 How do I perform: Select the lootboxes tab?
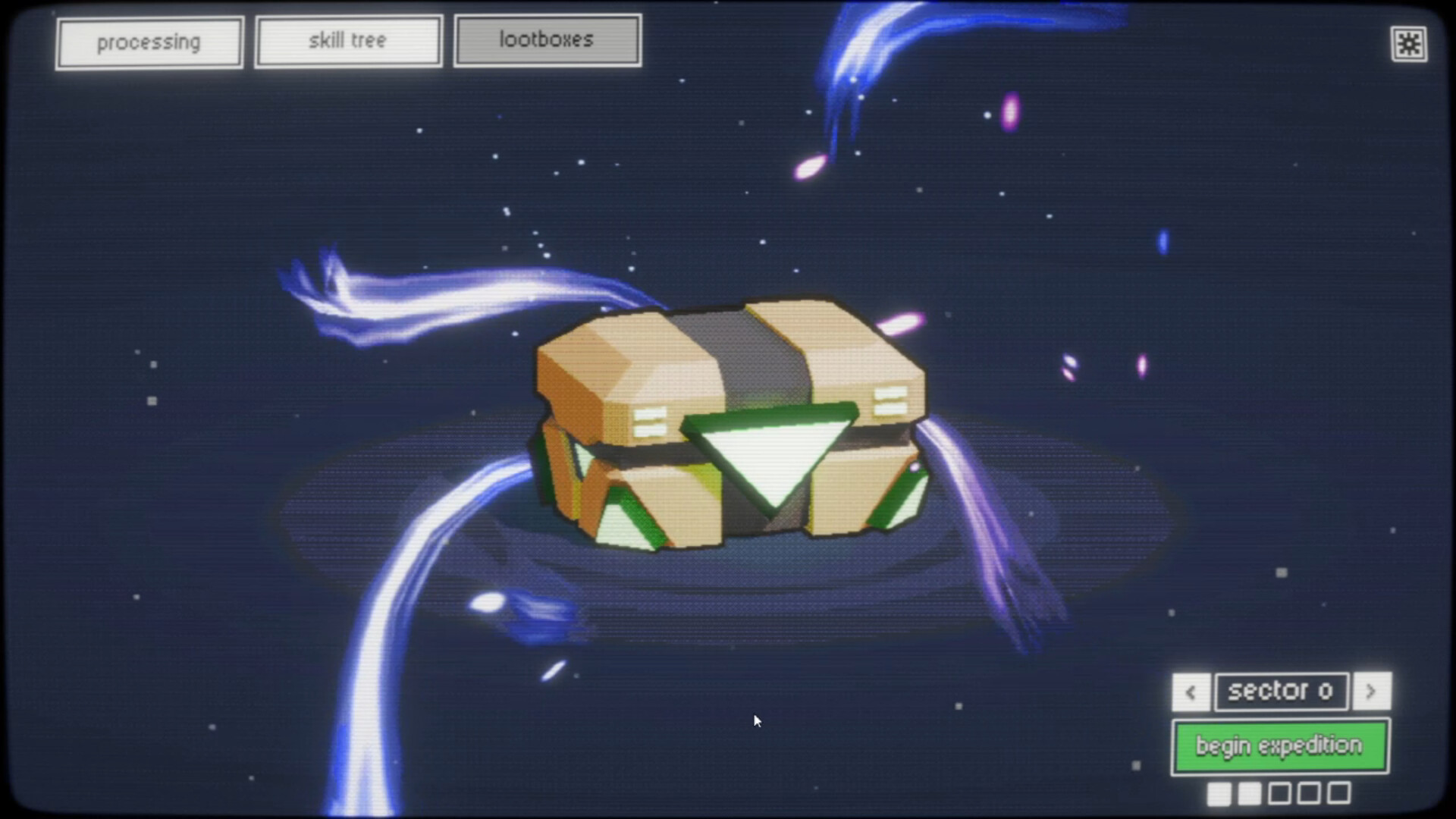point(547,39)
